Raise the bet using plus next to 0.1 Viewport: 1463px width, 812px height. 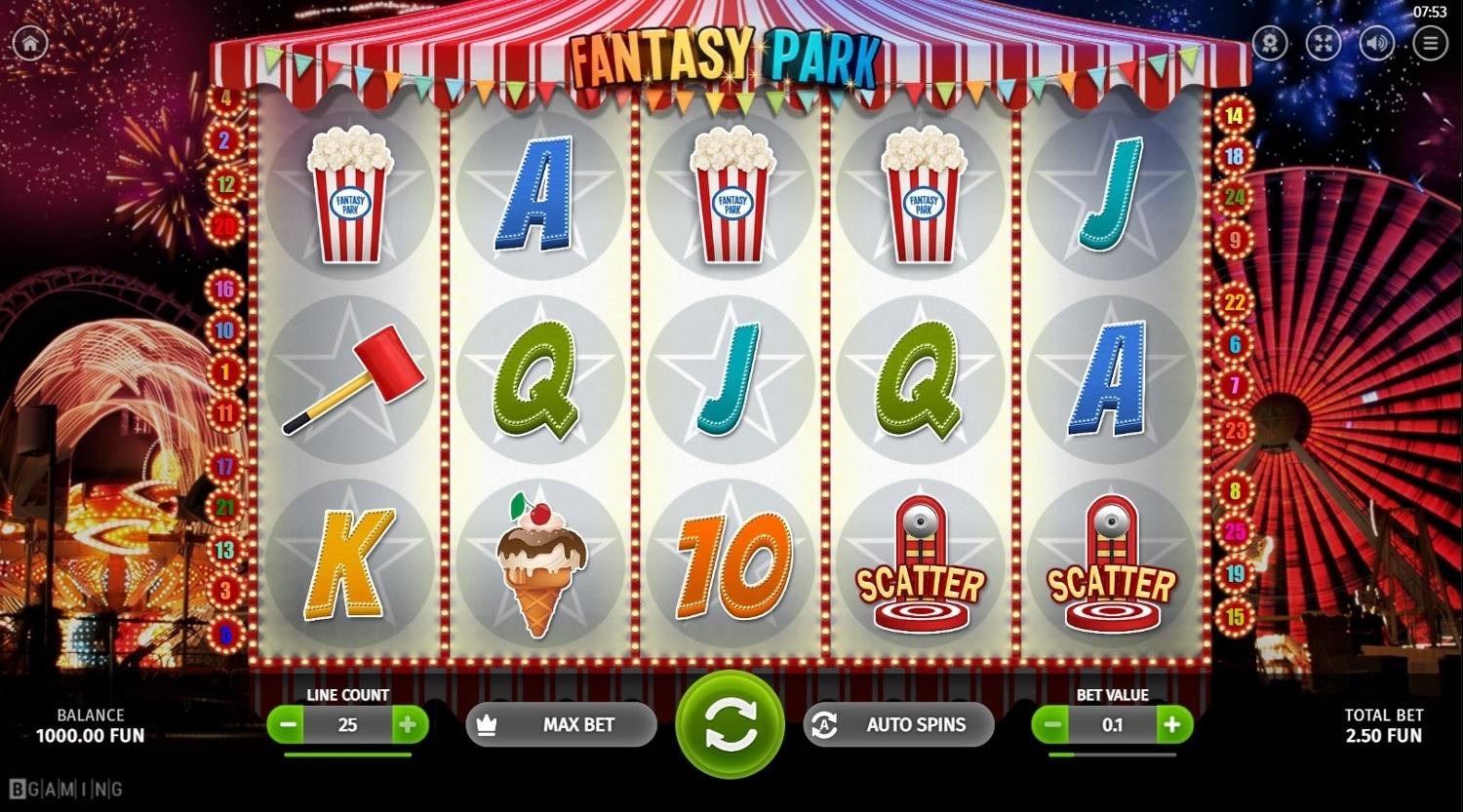pyautogui.click(x=1170, y=724)
